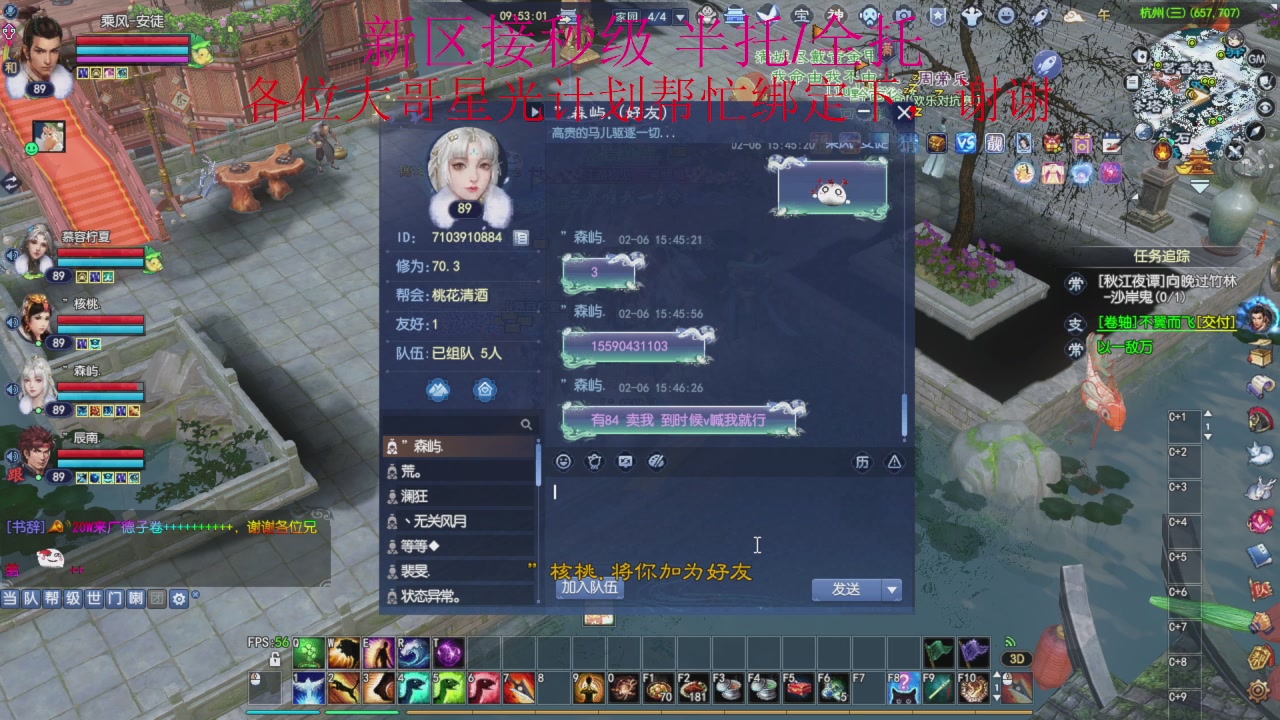Screen dimensions: 1280x720
Task: Switch to the 世 world chat tab
Action: coord(94,599)
